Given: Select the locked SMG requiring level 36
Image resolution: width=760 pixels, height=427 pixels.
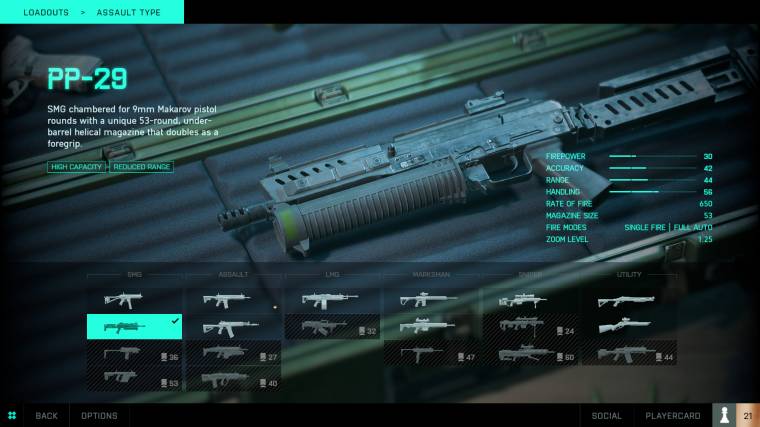Looking at the screenshot, I should pos(134,353).
